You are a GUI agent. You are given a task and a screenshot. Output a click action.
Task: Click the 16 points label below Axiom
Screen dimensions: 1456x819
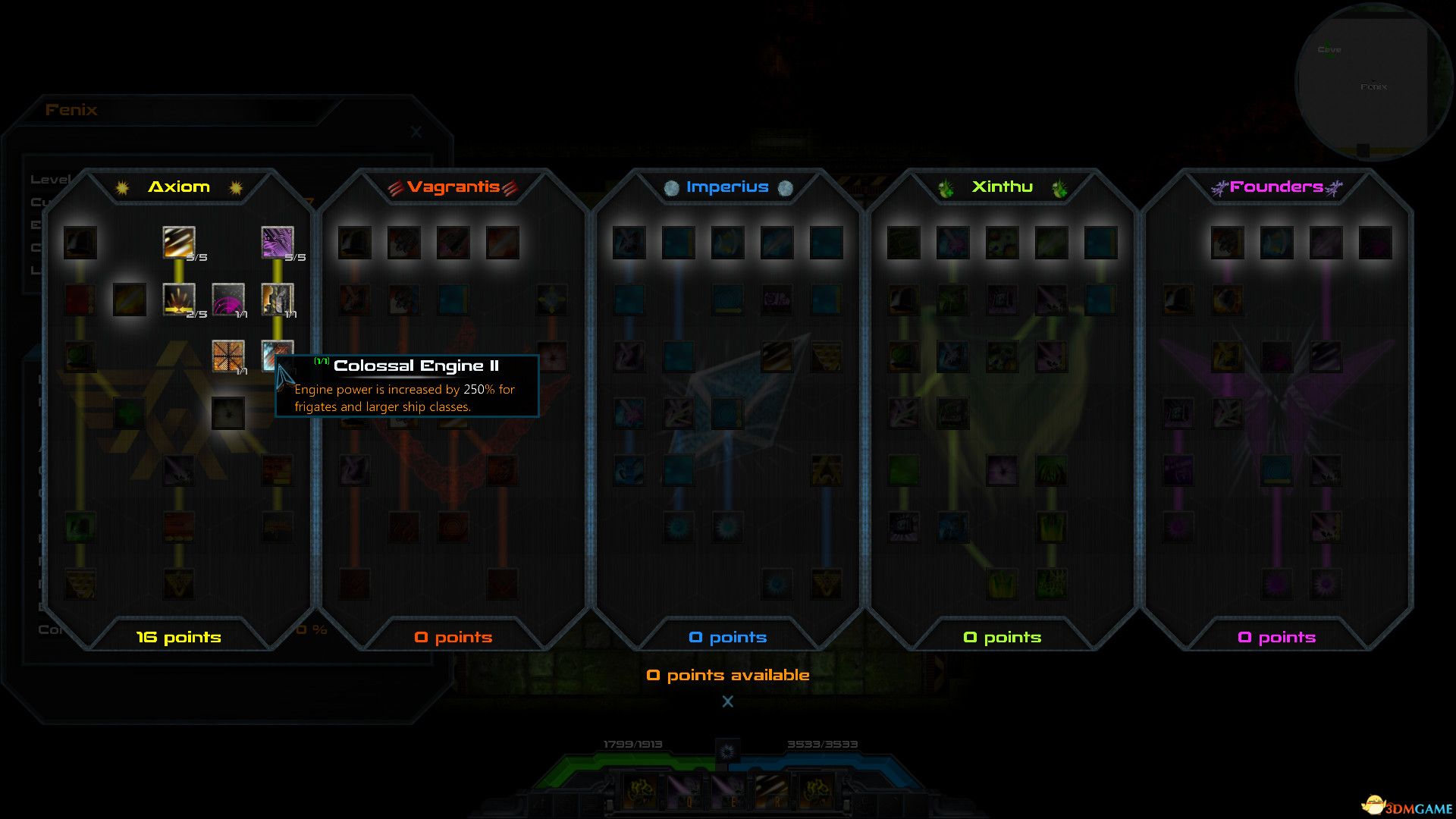click(x=177, y=637)
